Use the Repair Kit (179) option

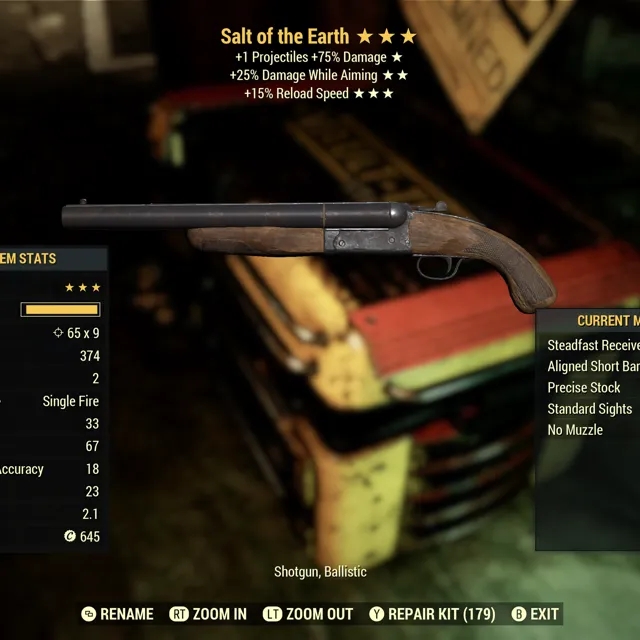tap(432, 614)
